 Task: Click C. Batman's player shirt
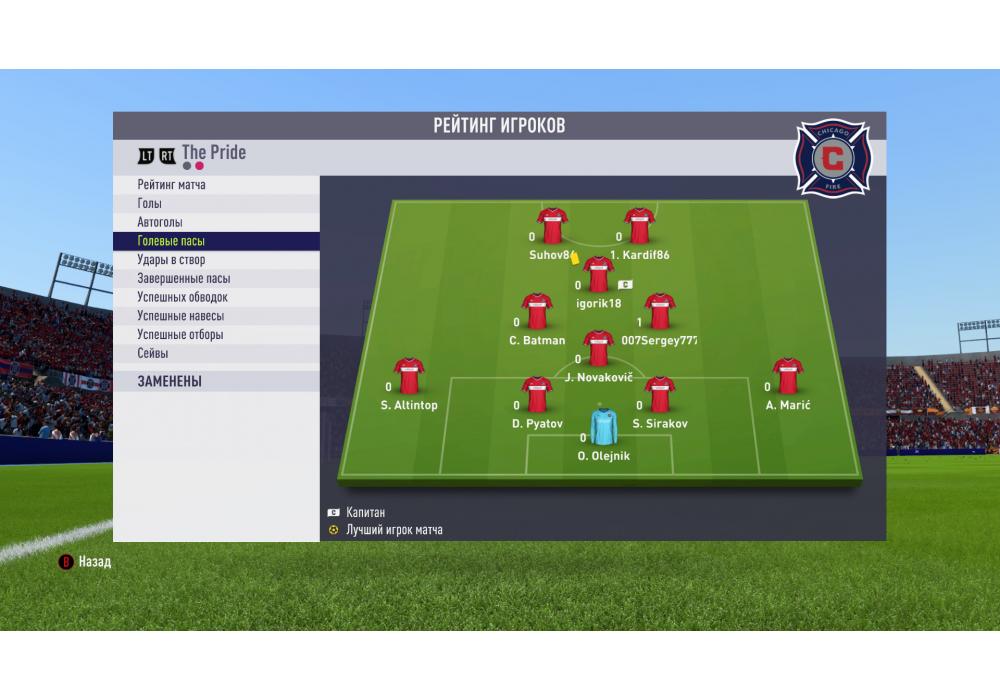[538, 313]
